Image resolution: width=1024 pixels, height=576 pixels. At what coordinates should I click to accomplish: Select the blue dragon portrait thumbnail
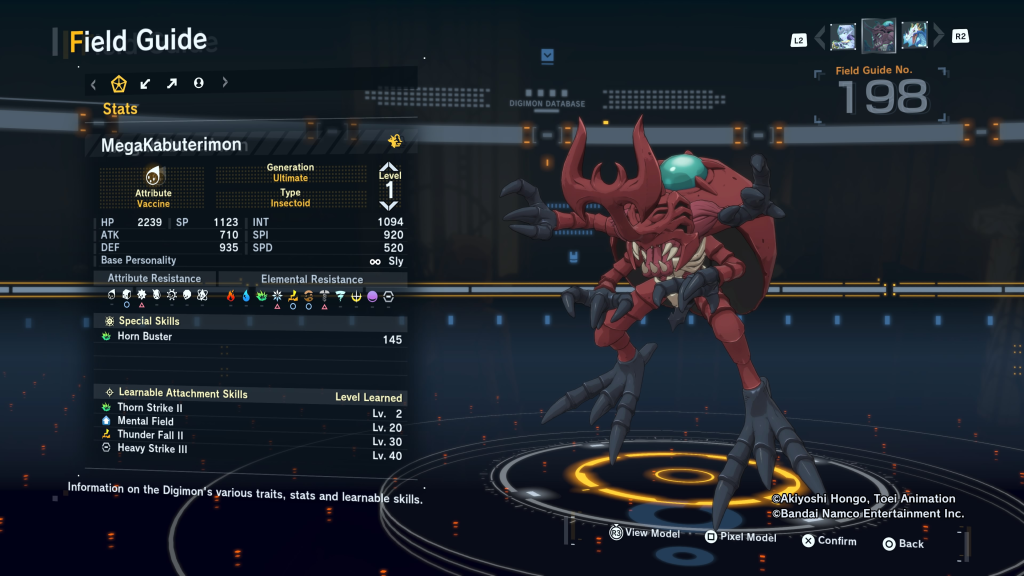coord(914,36)
